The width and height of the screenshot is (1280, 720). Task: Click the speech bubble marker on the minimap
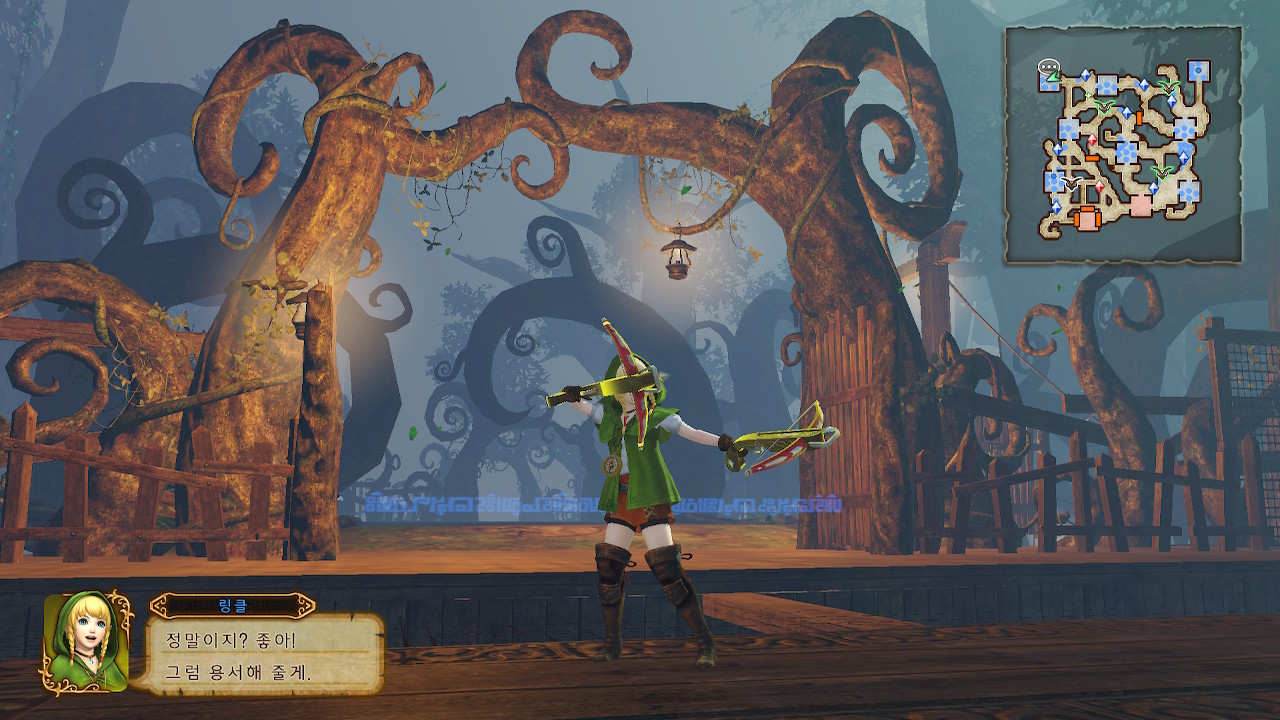click(x=1048, y=68)
